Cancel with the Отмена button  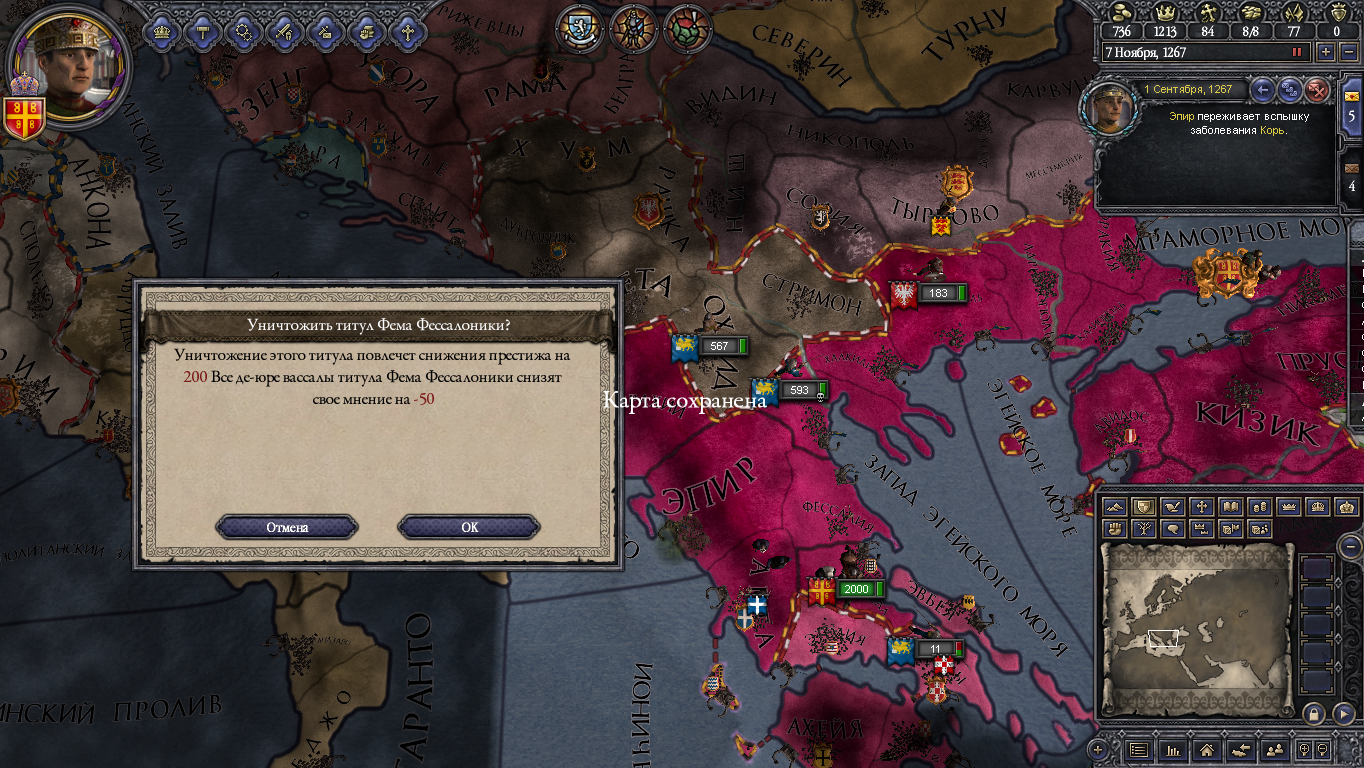[287, 527]
